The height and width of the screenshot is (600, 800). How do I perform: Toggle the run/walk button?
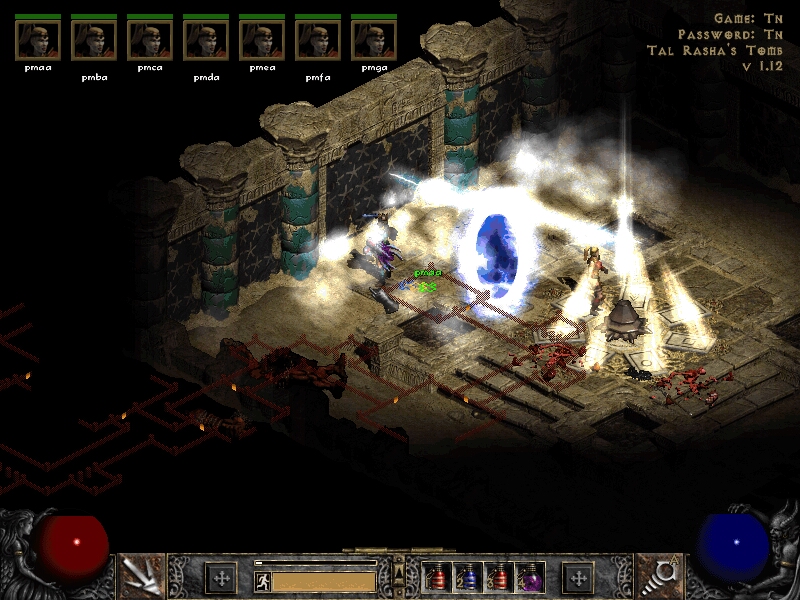click(262, 580)
